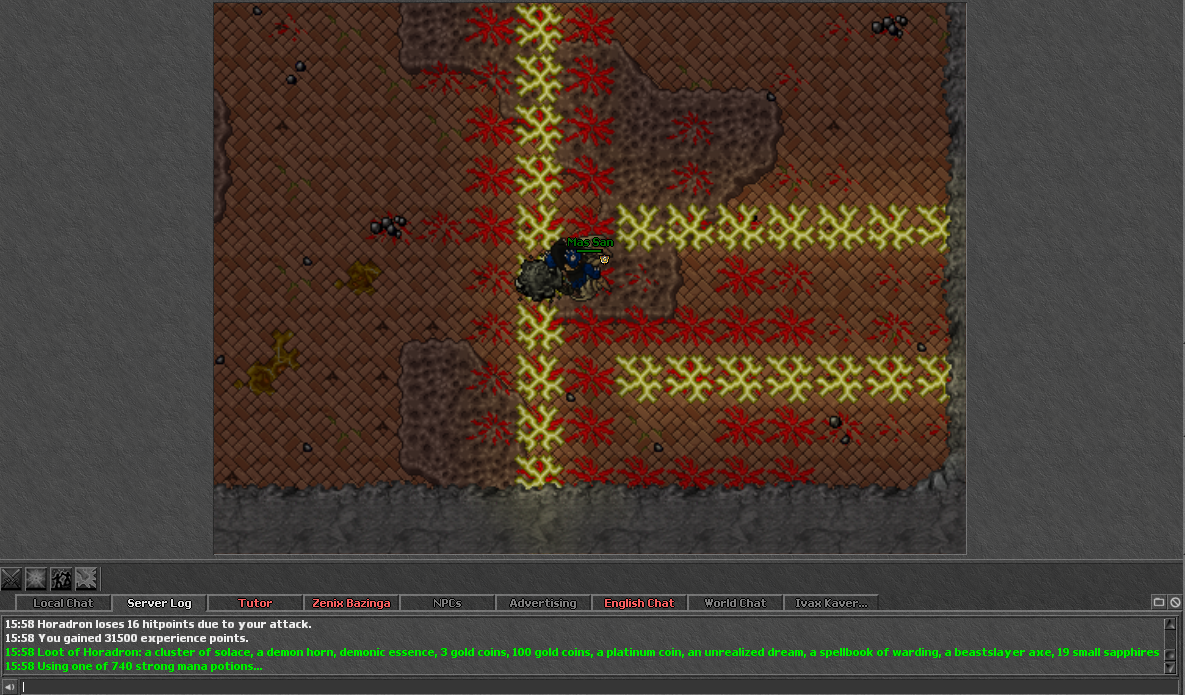Open the Zenix Bazinga private chat tab
This screenshot has height=695, width=1185.
click(351, 603)
